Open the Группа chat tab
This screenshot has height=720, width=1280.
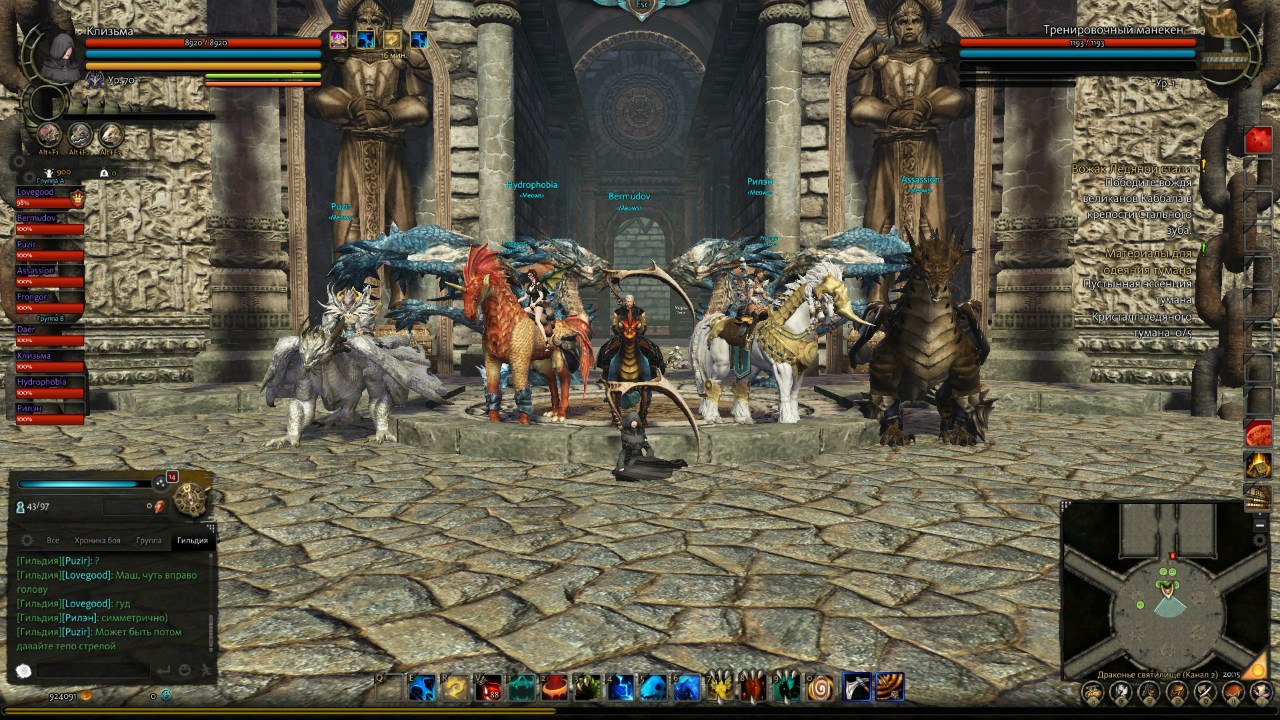(x=148, y=540)
